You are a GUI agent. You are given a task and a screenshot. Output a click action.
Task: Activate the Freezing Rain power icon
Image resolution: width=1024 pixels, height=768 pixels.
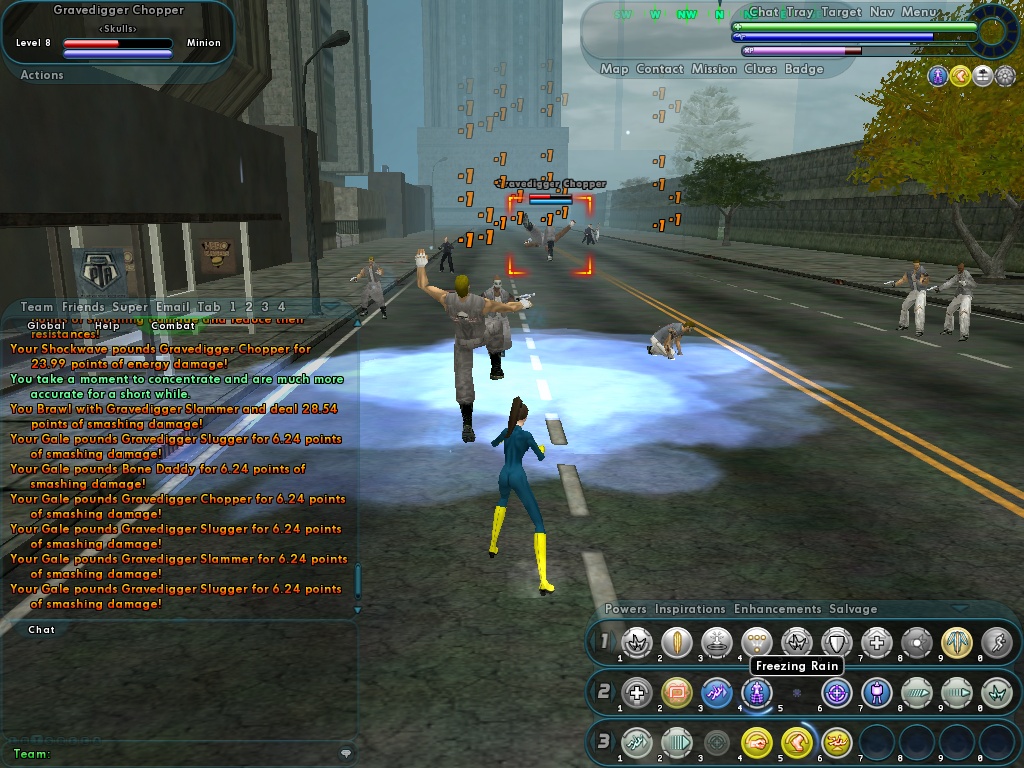pyautogui.click(x=757, y=691)
